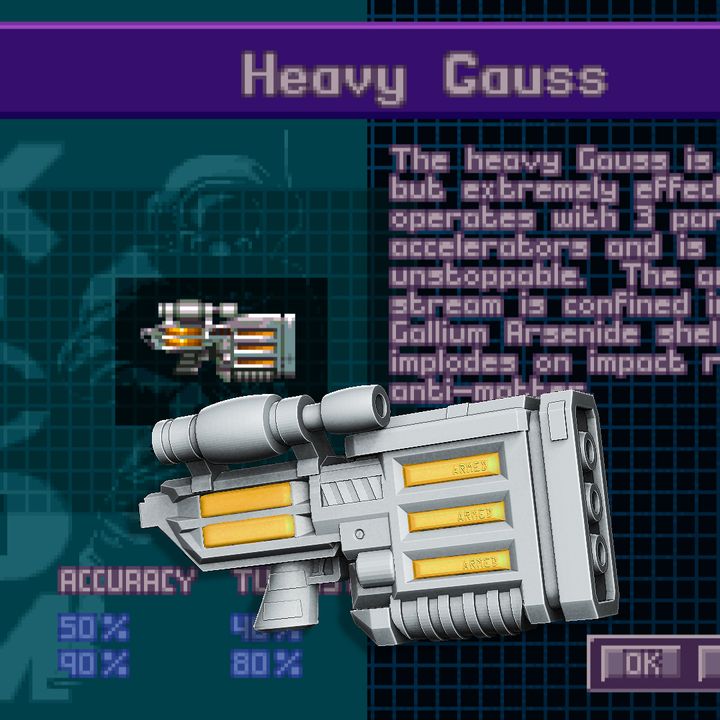Confirm with the OK button
The width and height of the screenshot is (720, 720).
pos(640,661)
